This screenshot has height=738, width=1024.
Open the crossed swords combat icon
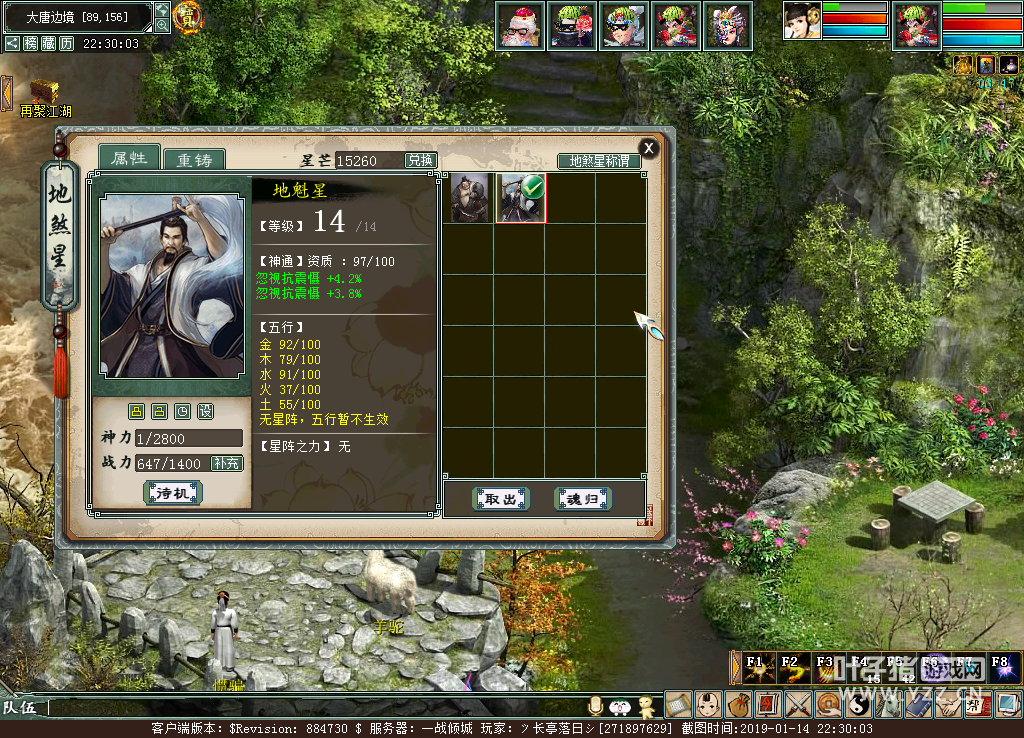[x=797, y=704]
